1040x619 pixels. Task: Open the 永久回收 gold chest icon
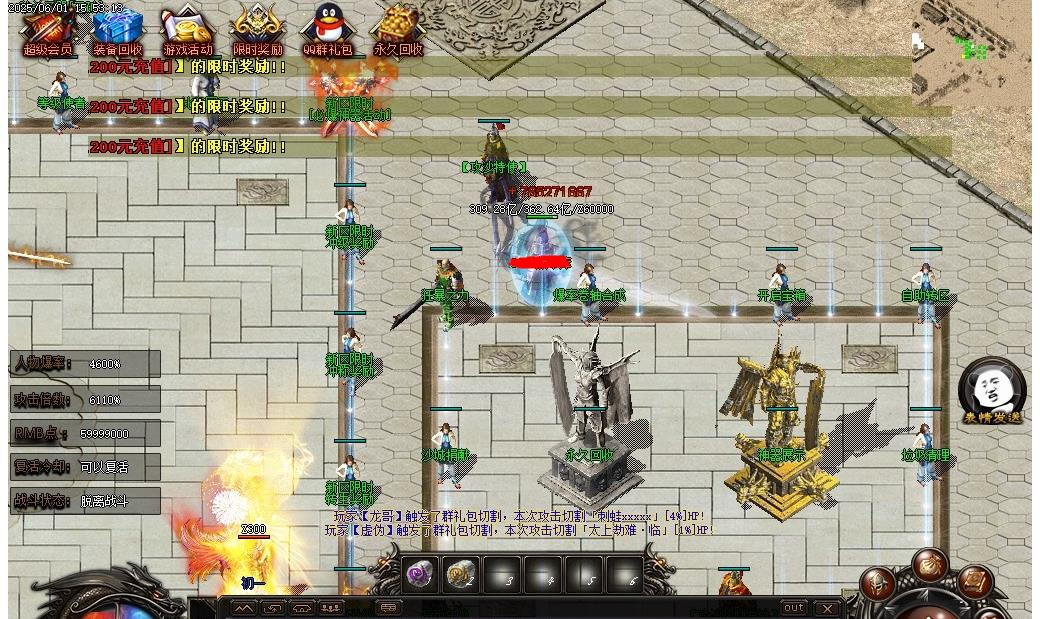[x=398, y=28]
